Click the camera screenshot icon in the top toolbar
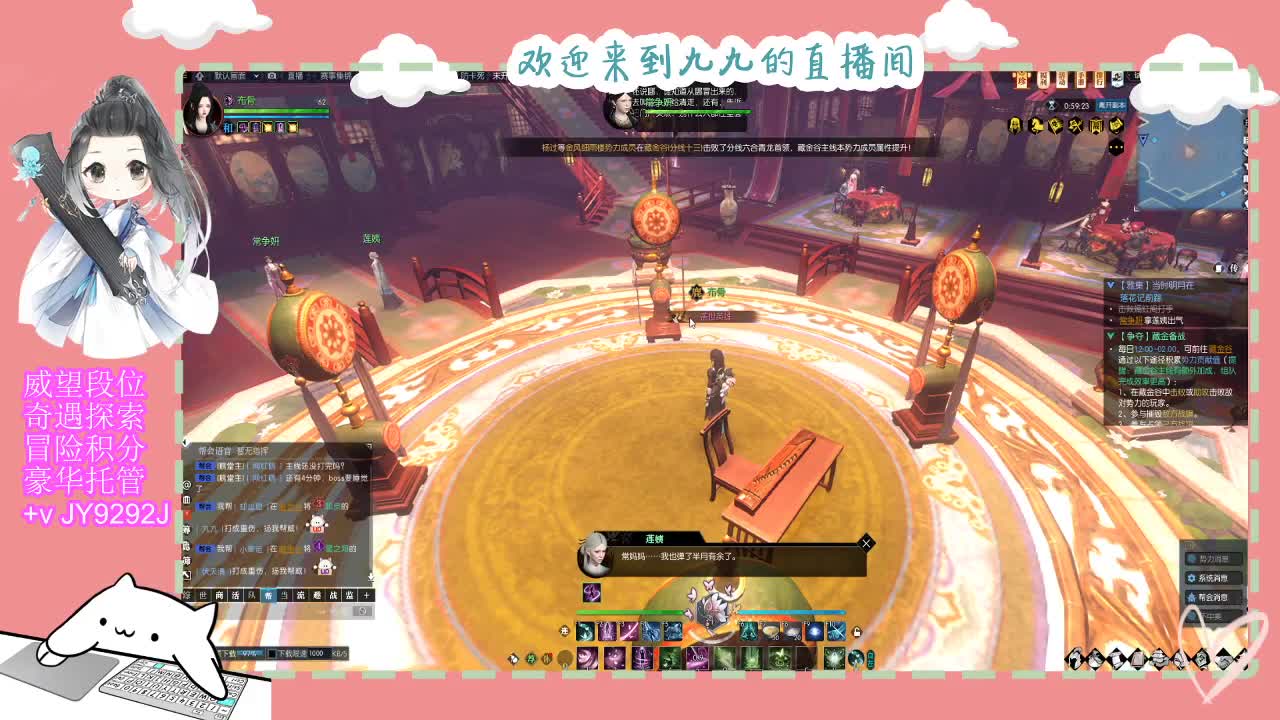1280x720 pixels. (x=272, y=77)
